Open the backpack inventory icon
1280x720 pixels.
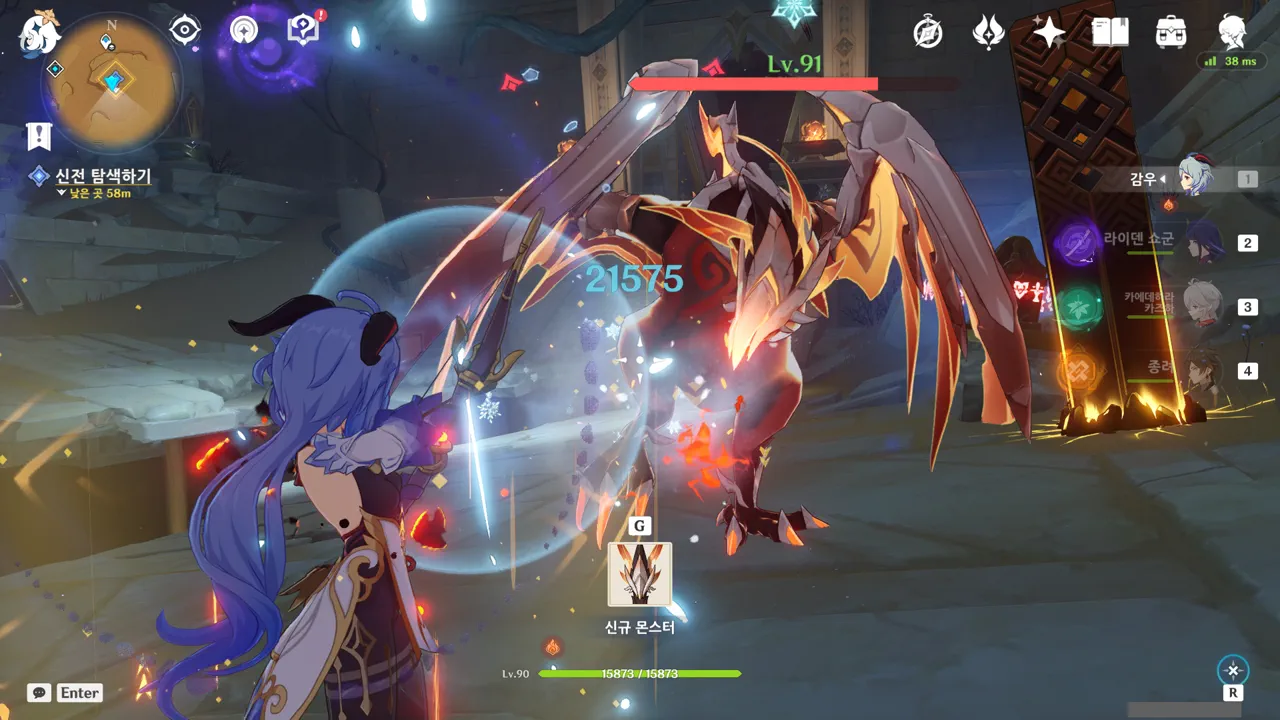pyautogui.click(x=1171, y=33)
